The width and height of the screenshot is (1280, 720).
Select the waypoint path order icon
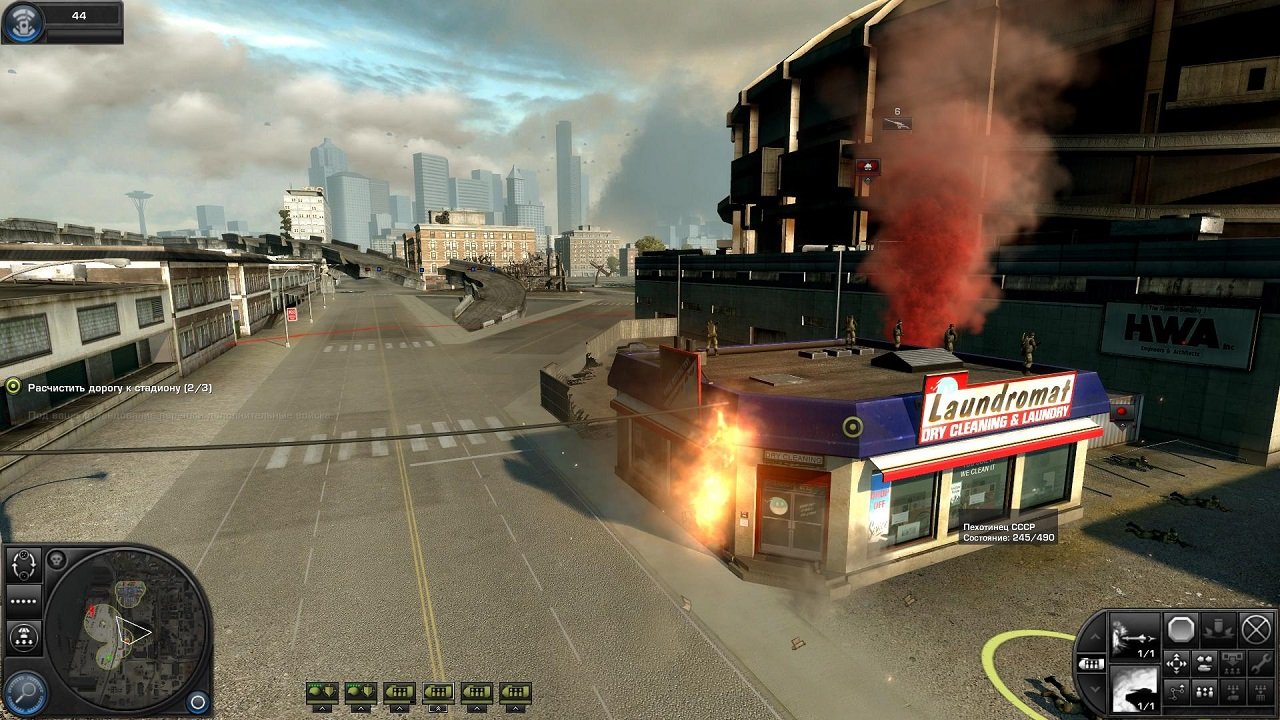tap(1177, 692)
